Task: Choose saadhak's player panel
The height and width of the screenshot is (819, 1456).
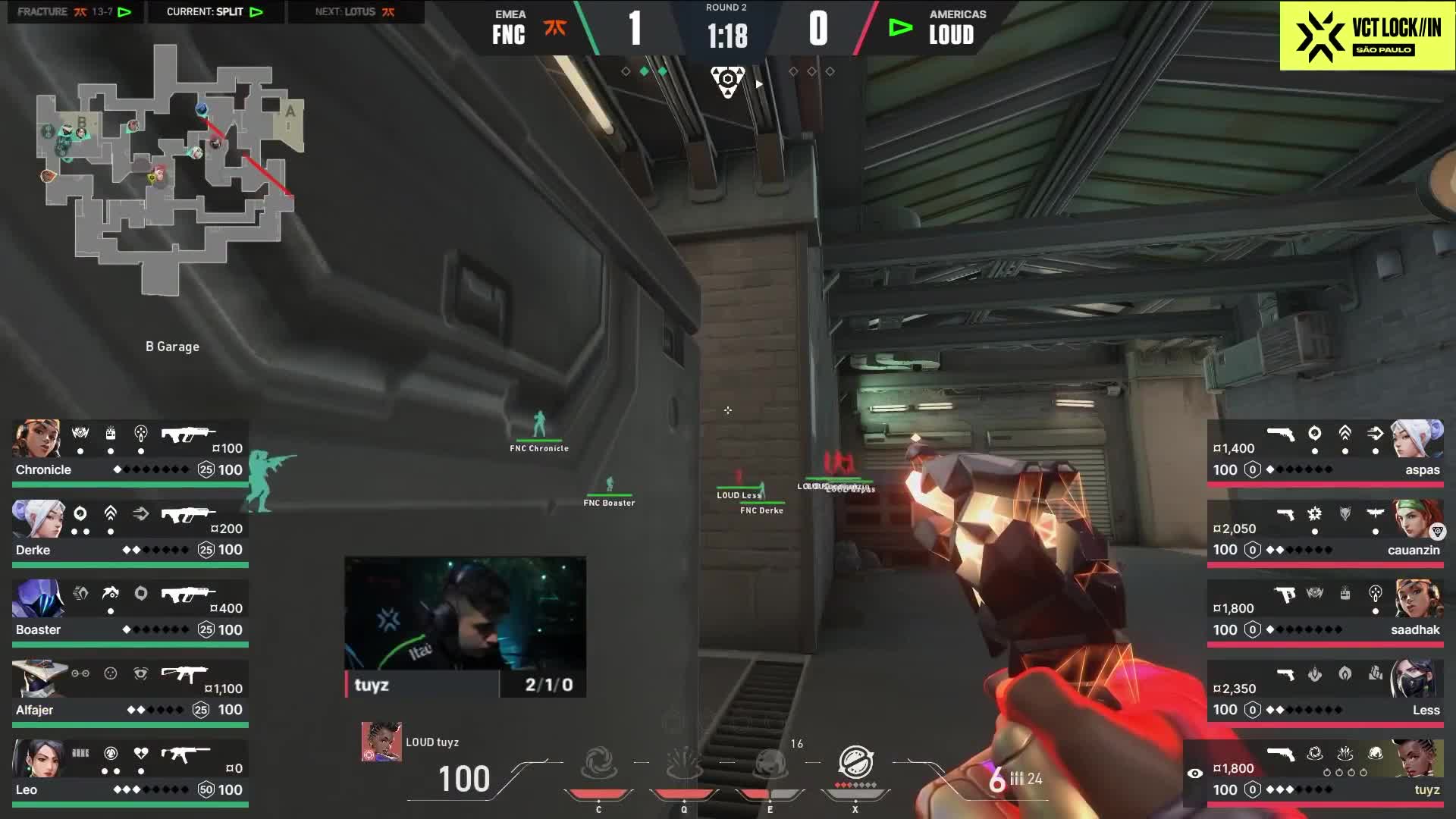Action: [1325, 613]
